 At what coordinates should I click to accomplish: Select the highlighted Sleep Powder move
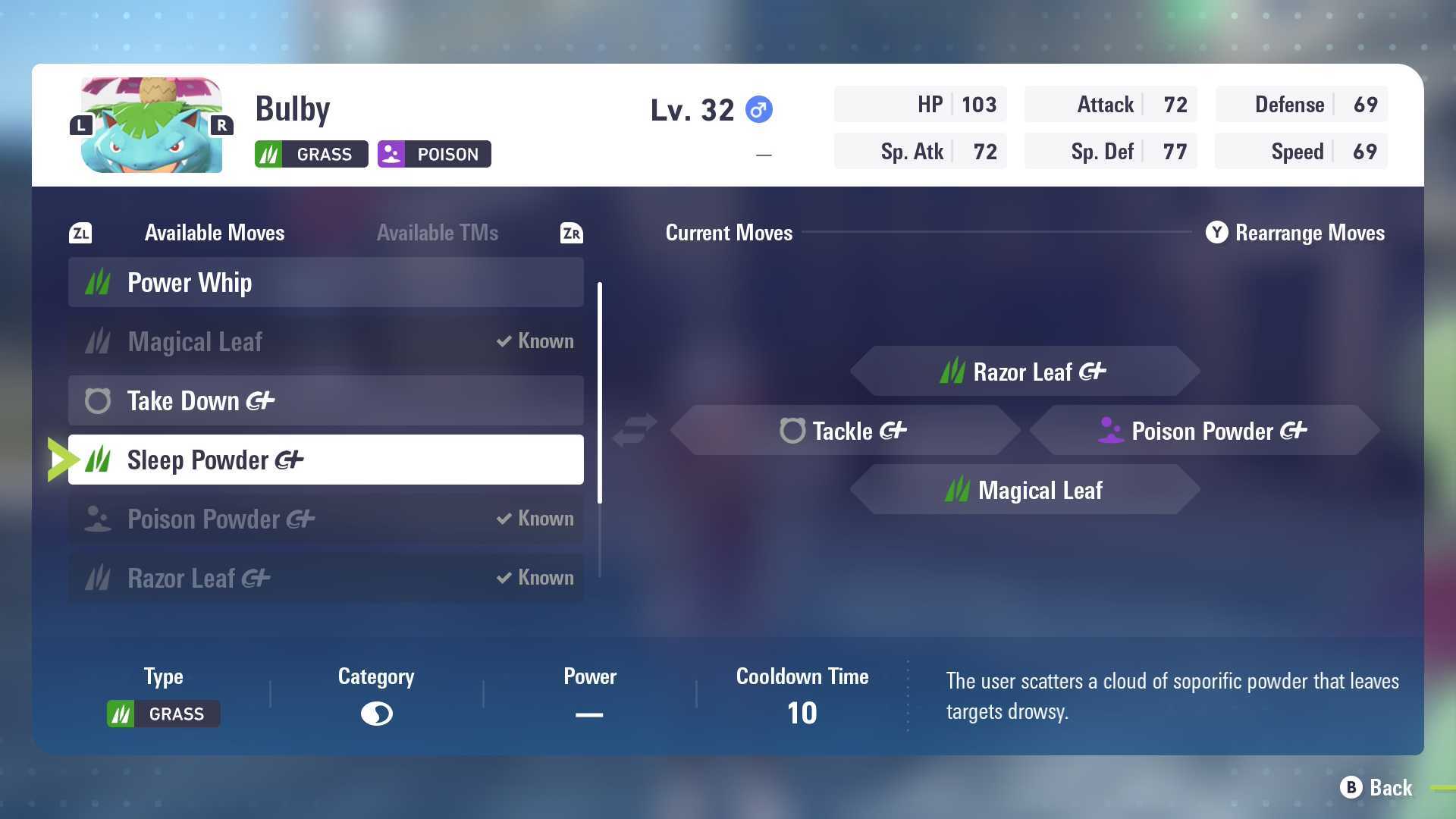click(x=325, y=460)
